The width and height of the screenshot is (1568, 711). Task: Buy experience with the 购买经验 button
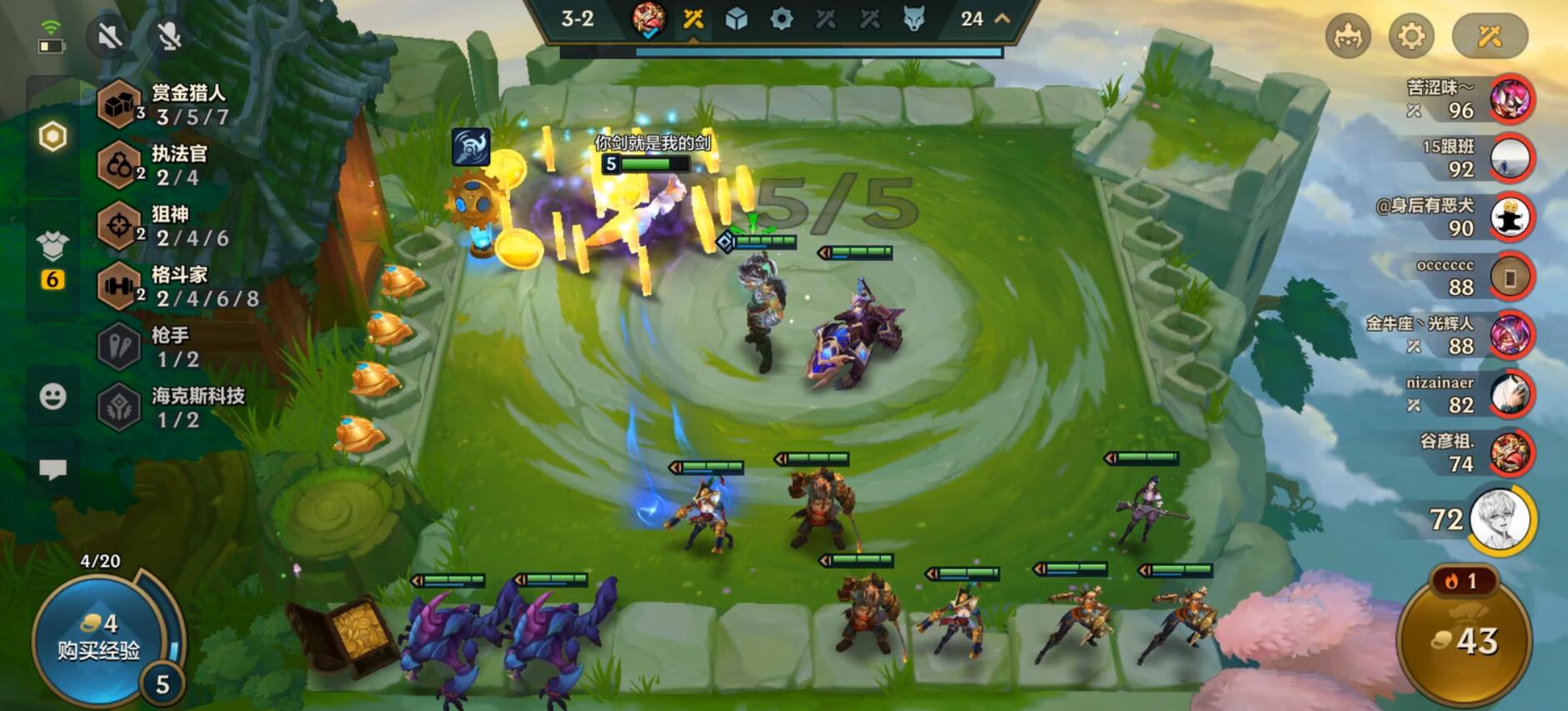tap(99, 638)
